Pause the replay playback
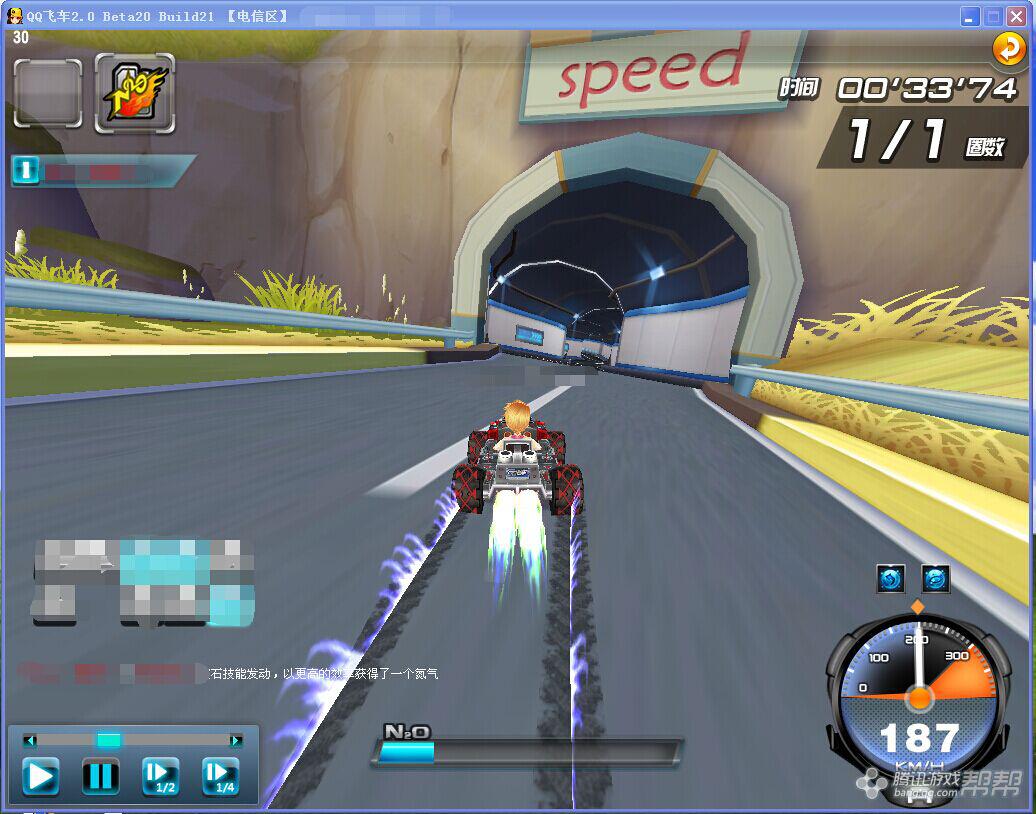 (100, 776)
